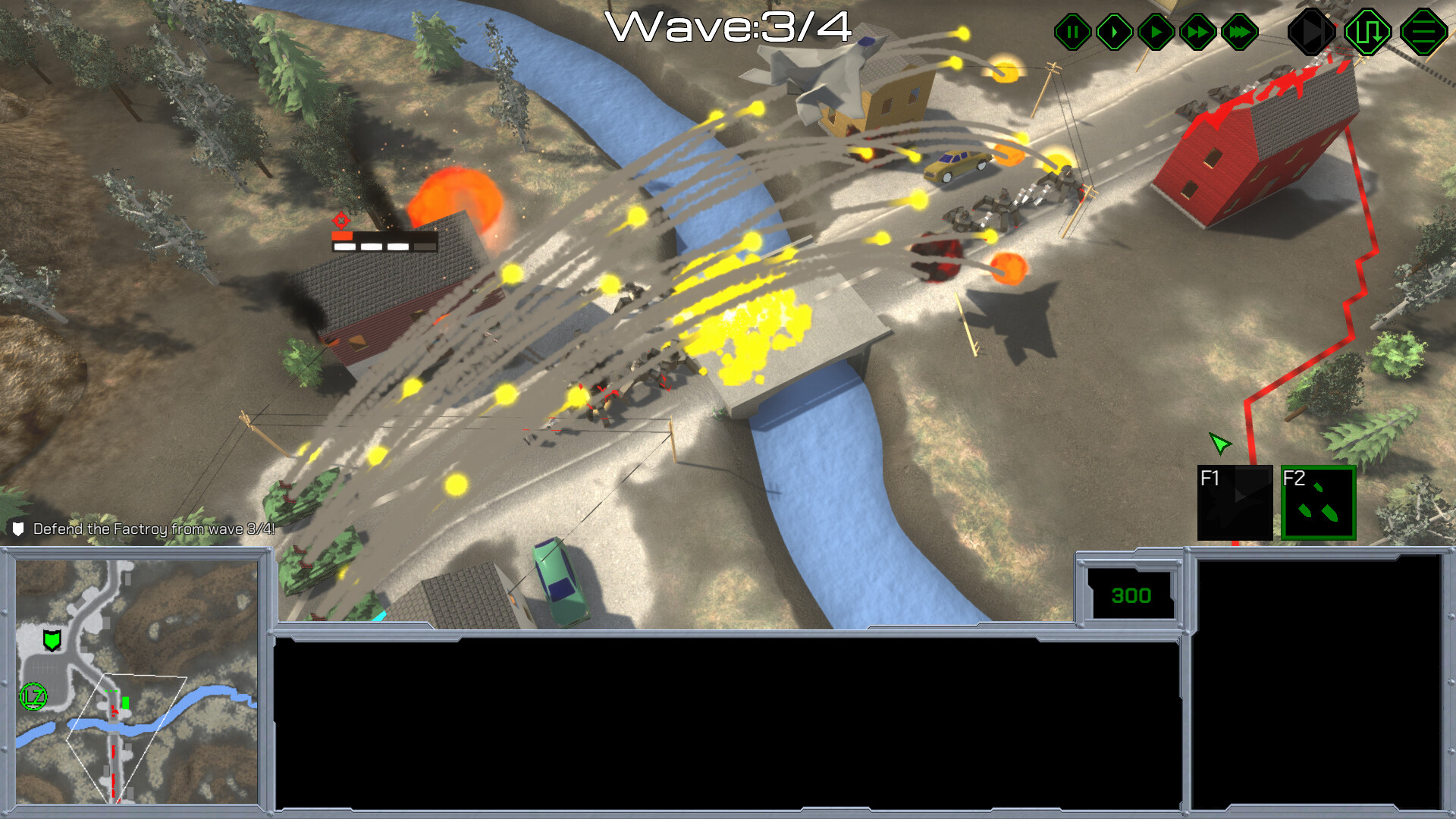Select the slowest game speed
The image size is (1456, 819).
pos(1113,32)
